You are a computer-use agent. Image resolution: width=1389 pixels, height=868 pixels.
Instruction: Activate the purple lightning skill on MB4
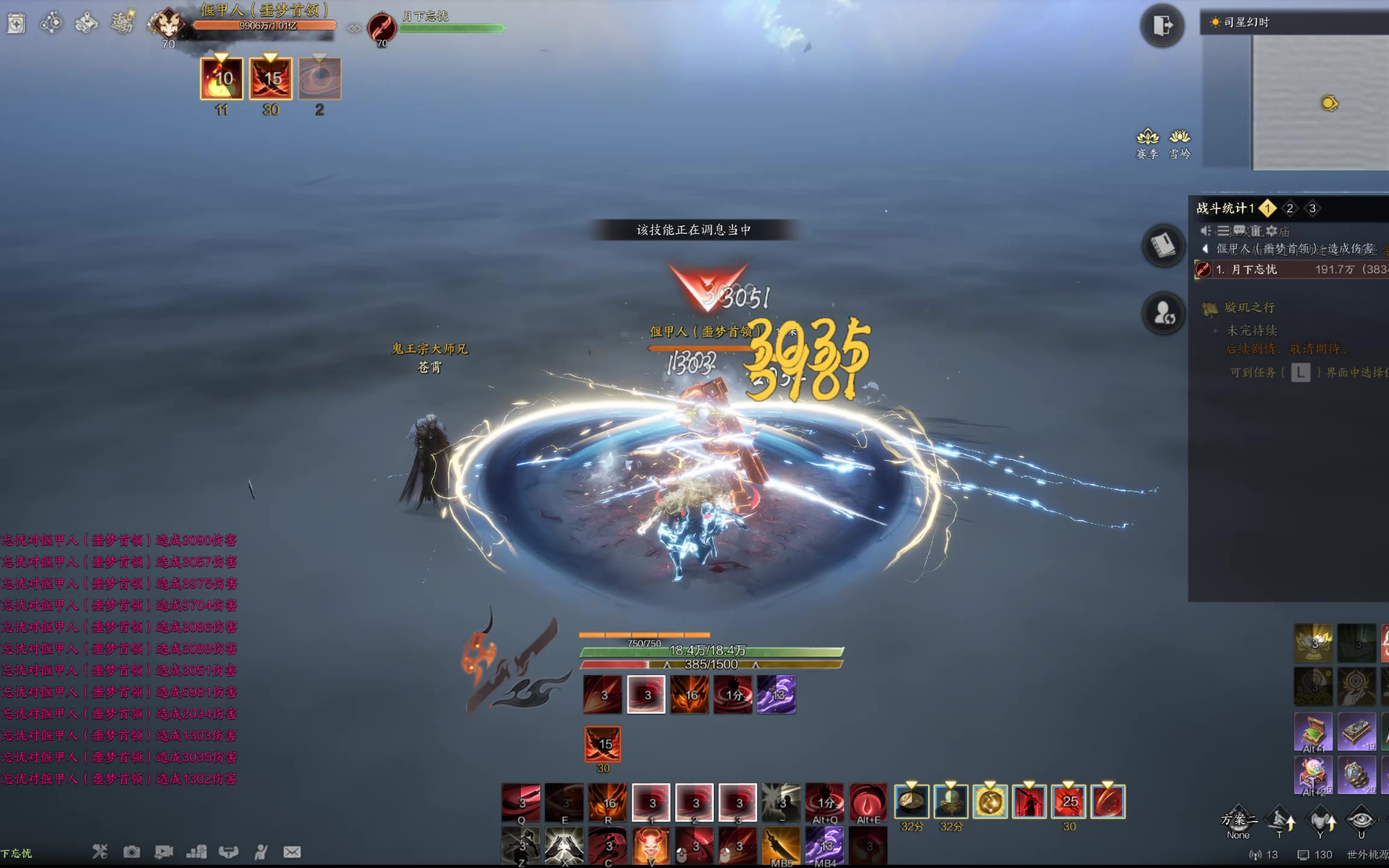click(x=824, y=845)
